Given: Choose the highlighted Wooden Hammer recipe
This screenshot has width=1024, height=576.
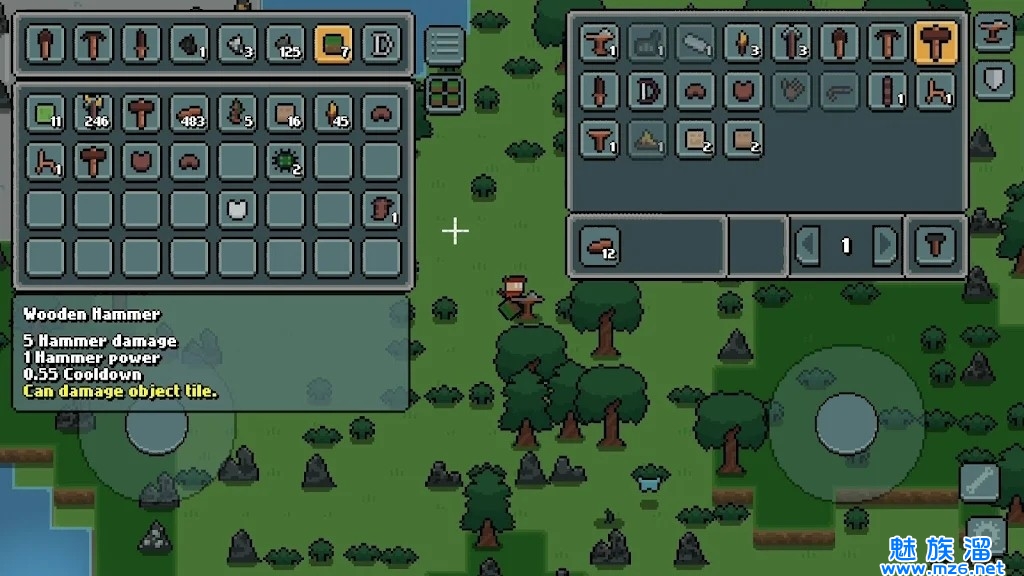Looking at the screenshot, I should click(935, 42).
